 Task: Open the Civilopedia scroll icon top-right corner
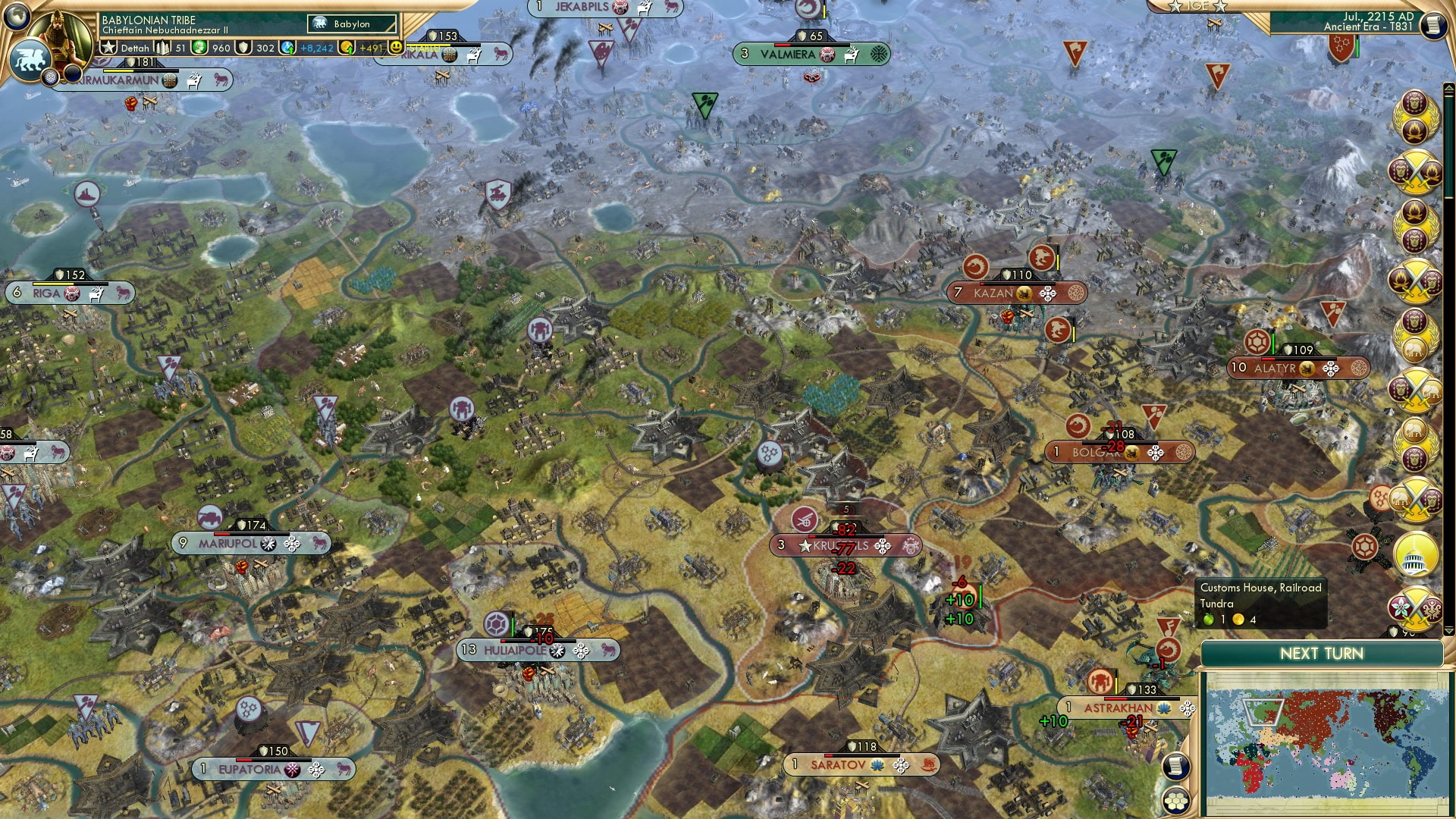tap(1435, 25)
